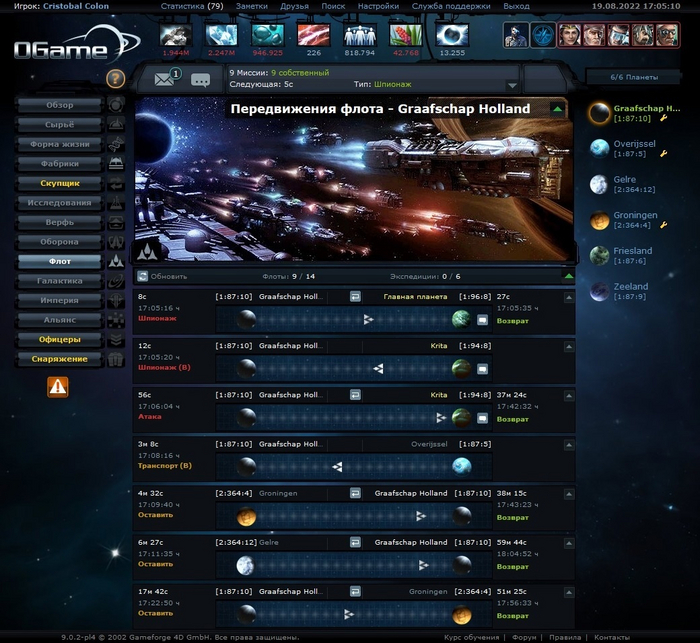The height and width of the screenshot is (643, 700).
Task: Click the Настройки link in top bar
Action: (377, 6)
